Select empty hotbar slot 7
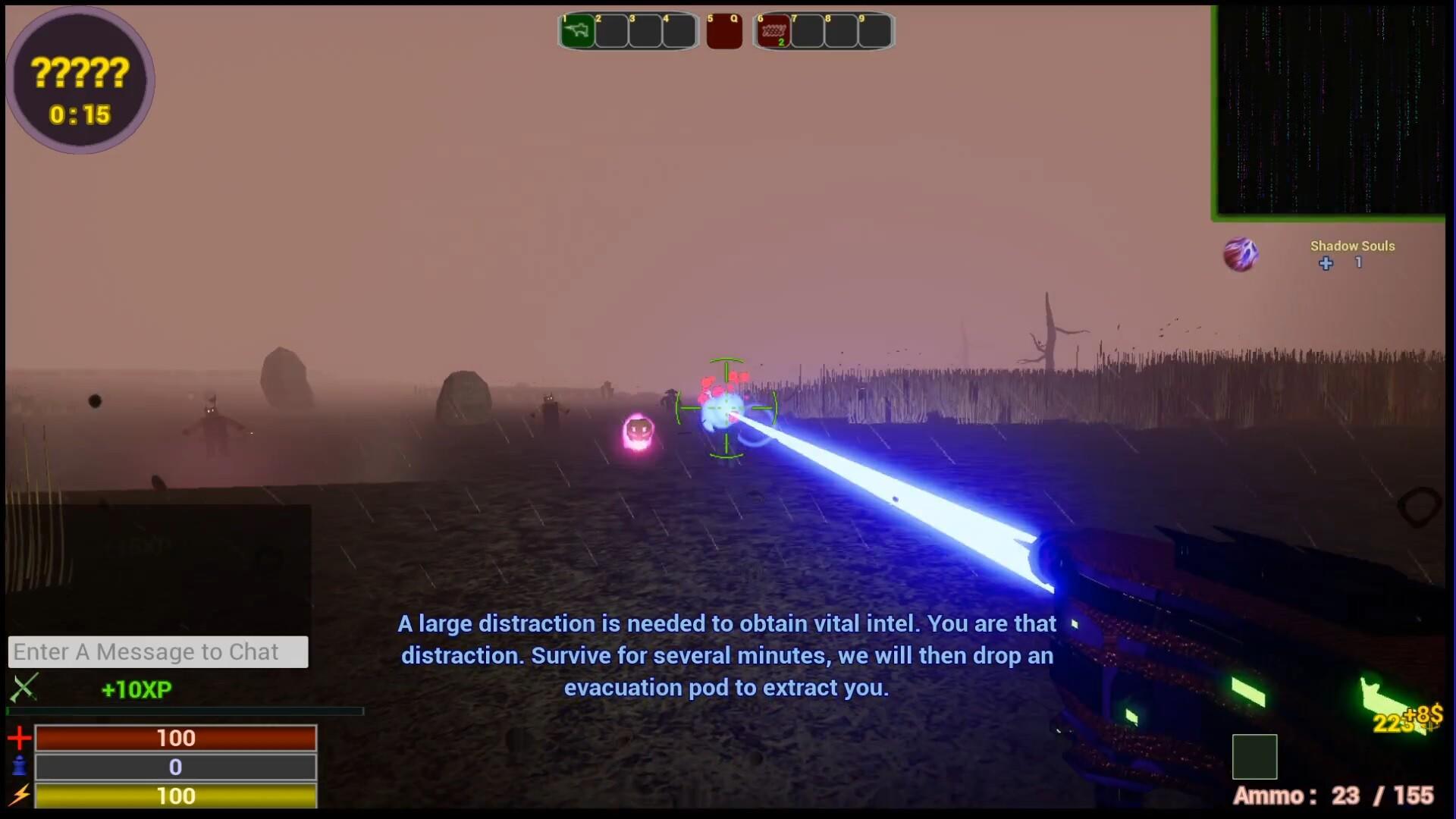Viewport: 1456px width, 819px height. pos(806,31)
